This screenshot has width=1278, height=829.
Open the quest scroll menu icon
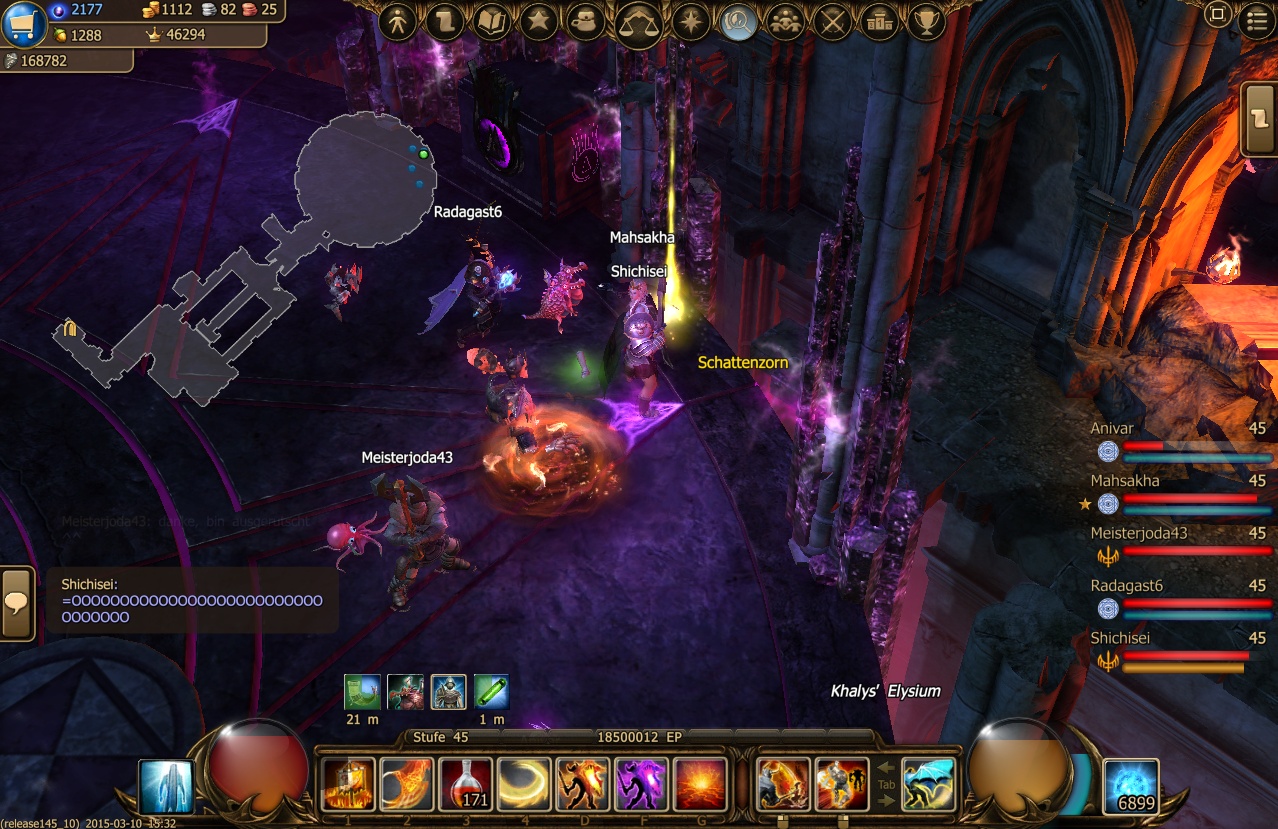coord(445,22)
